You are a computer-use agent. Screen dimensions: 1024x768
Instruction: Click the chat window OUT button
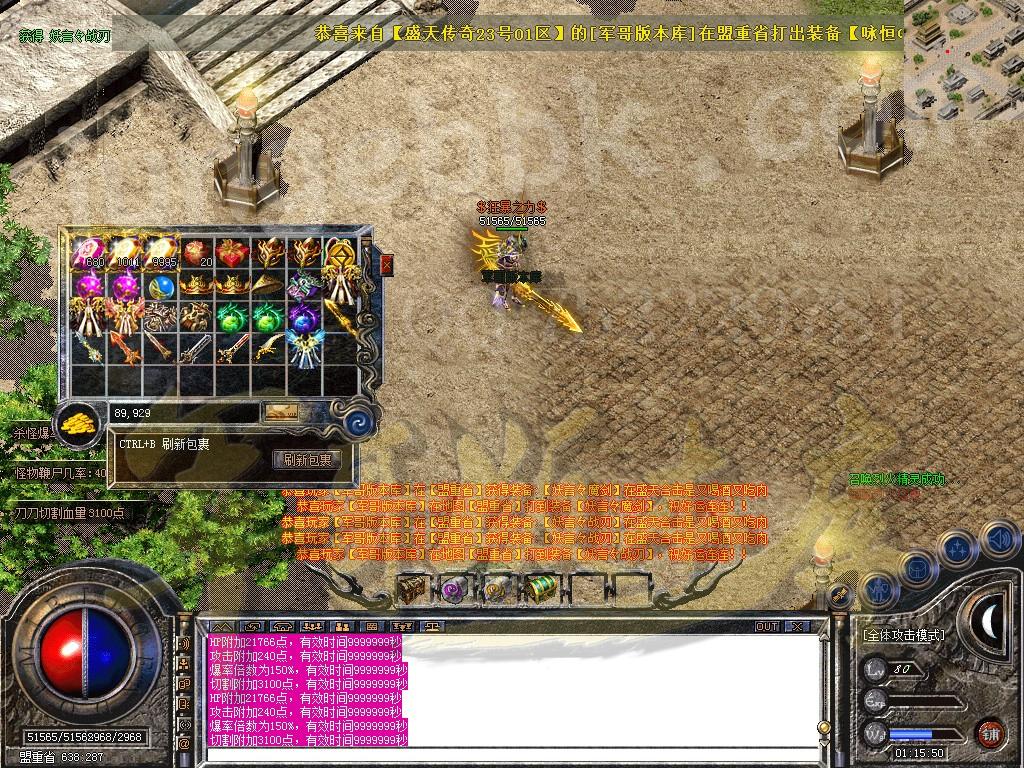pos(766,626)
